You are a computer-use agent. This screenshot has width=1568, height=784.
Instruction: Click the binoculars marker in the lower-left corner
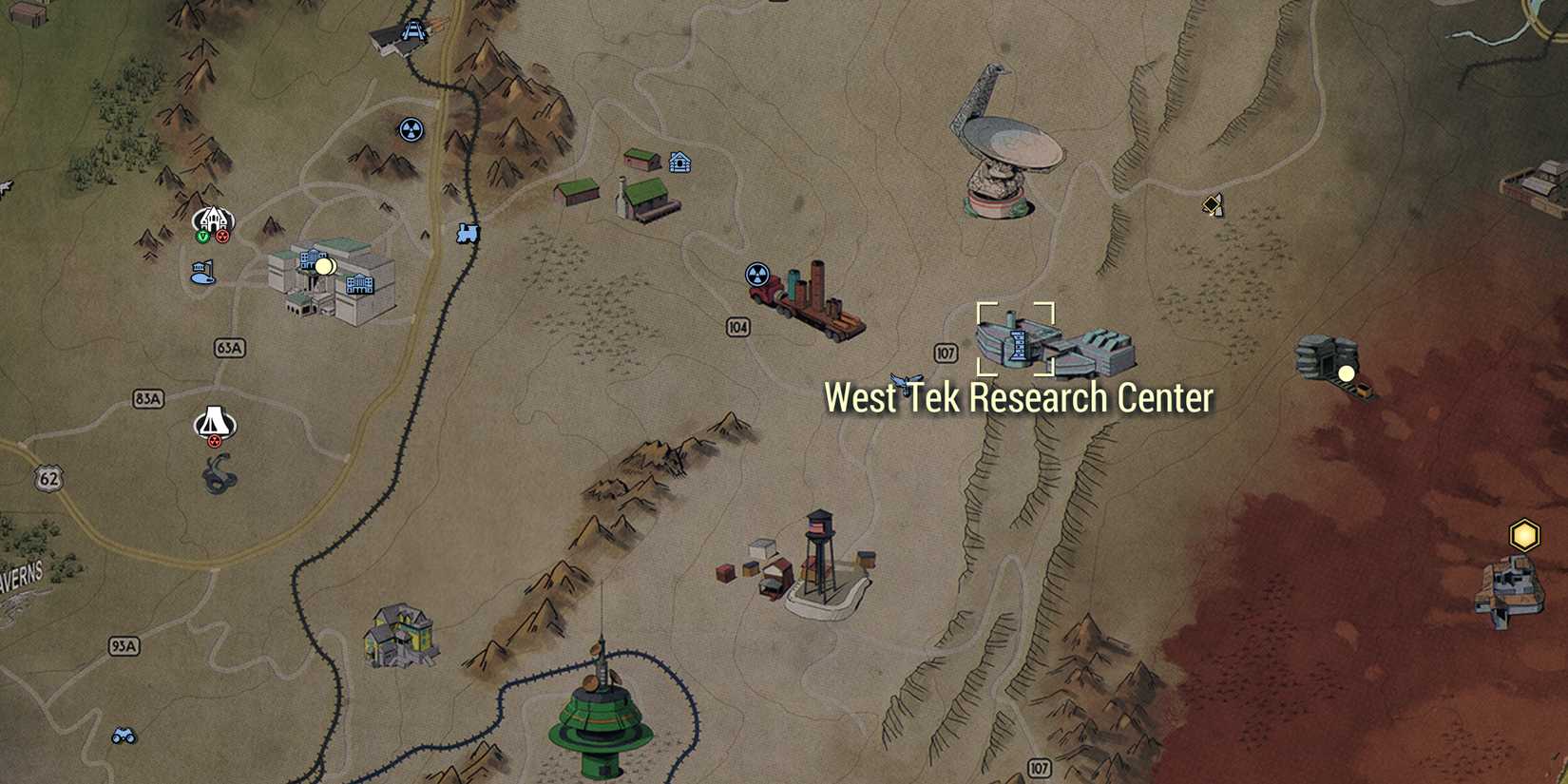pyautogui.click(x=124, y=735)
